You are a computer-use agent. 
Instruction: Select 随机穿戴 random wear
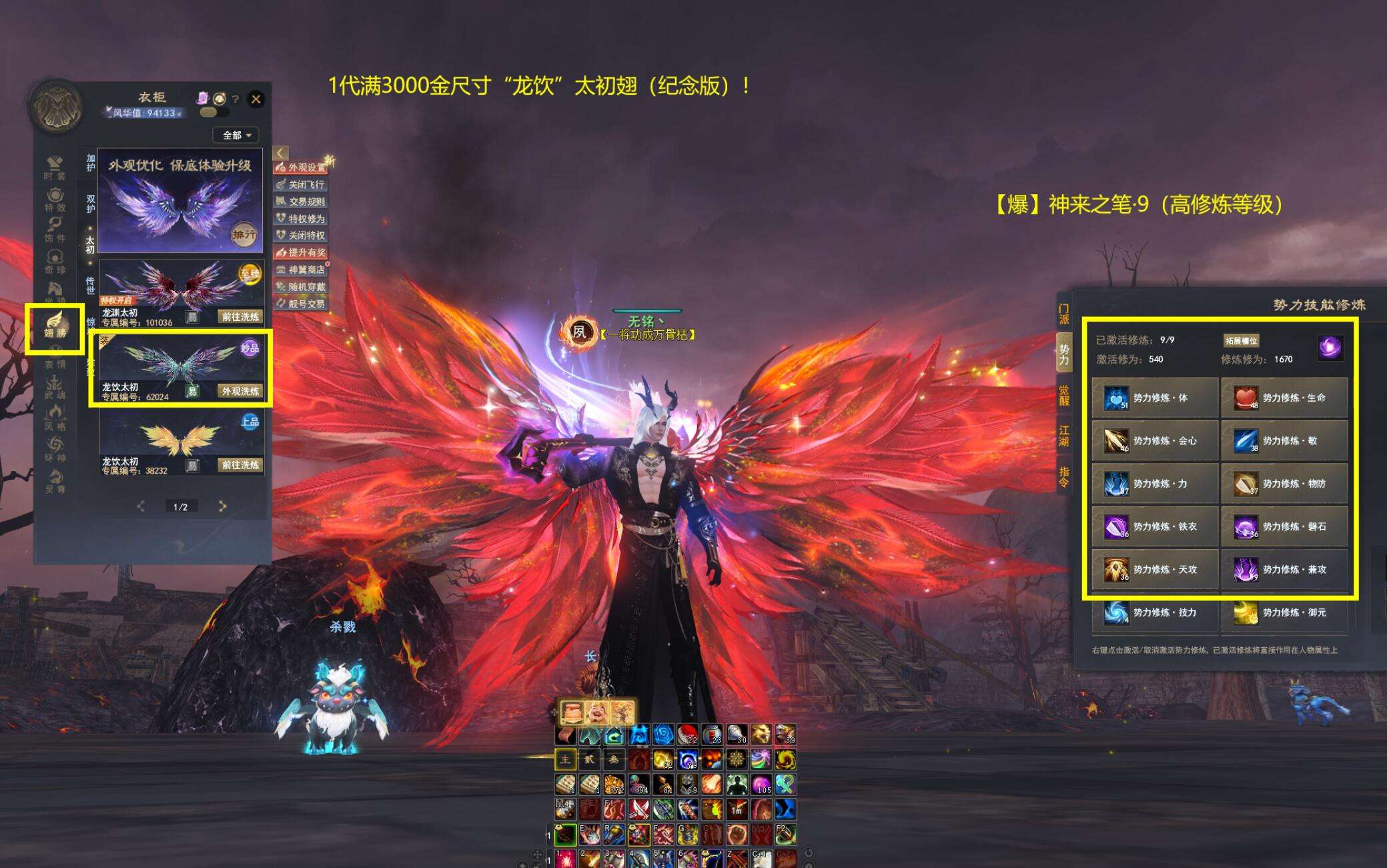click(x=302, y=287)
